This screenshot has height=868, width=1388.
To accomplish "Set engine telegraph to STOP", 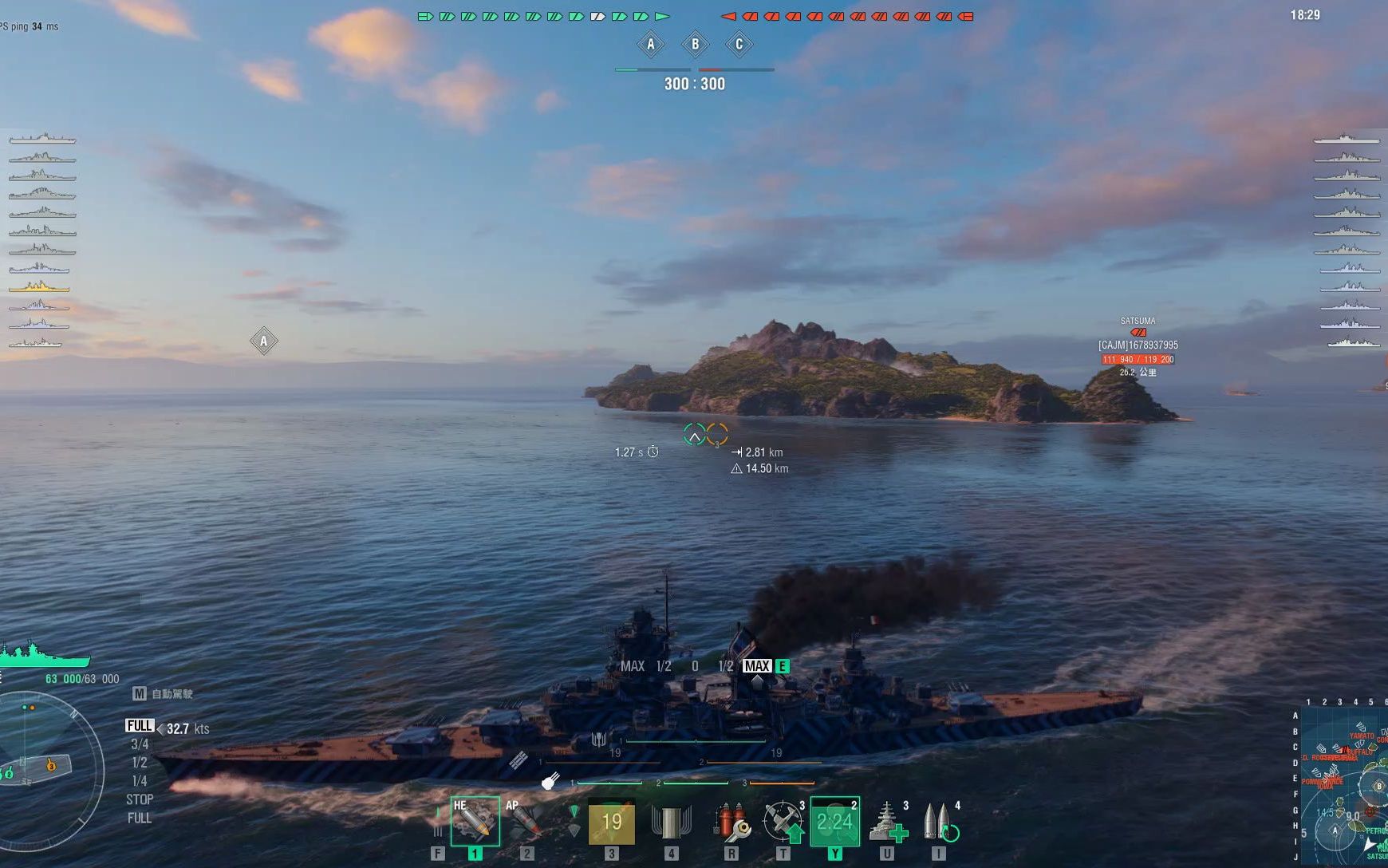I will click(x=140, y=799).
